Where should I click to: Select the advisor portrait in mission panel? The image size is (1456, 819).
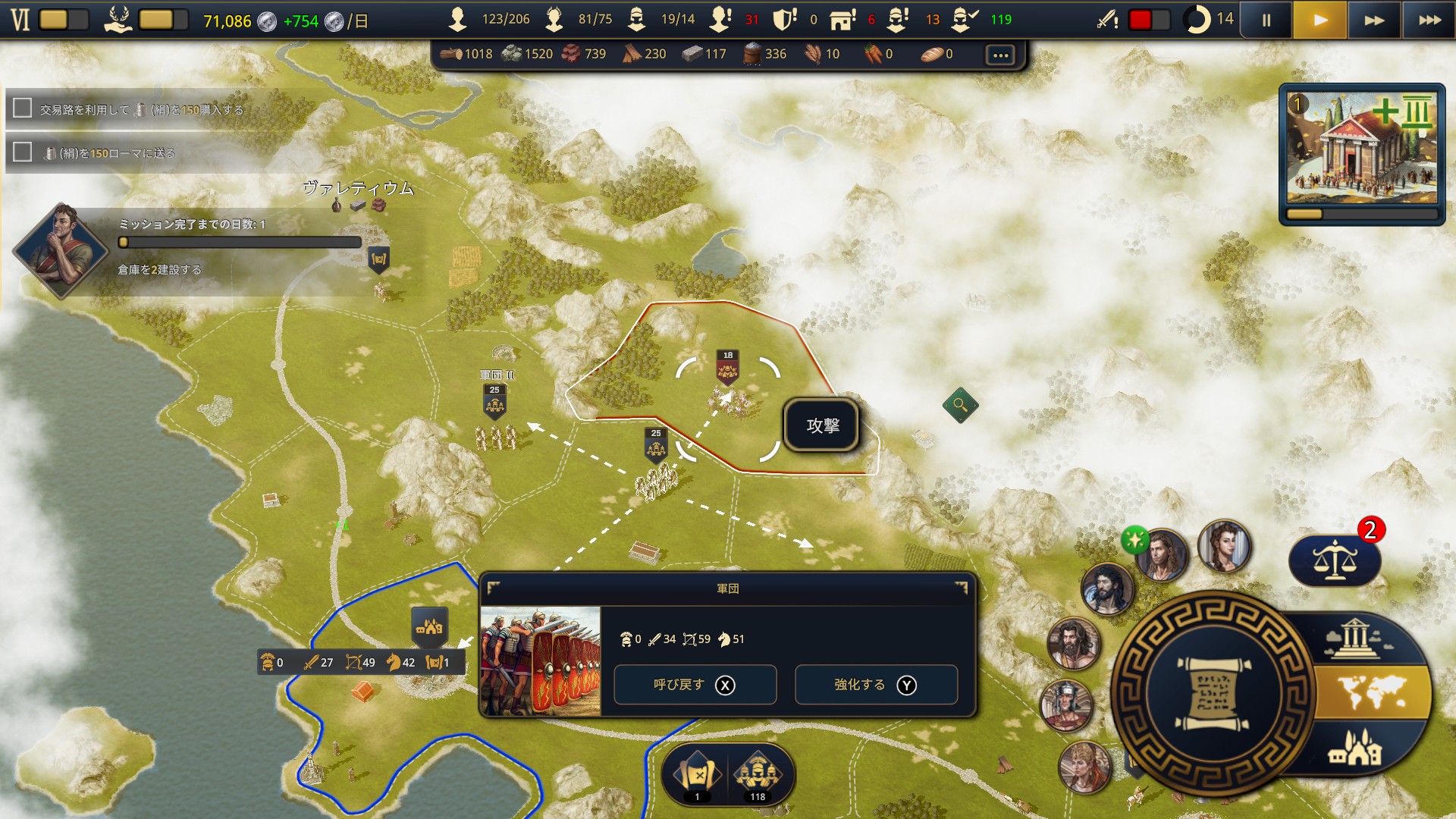tap(62, 249)
